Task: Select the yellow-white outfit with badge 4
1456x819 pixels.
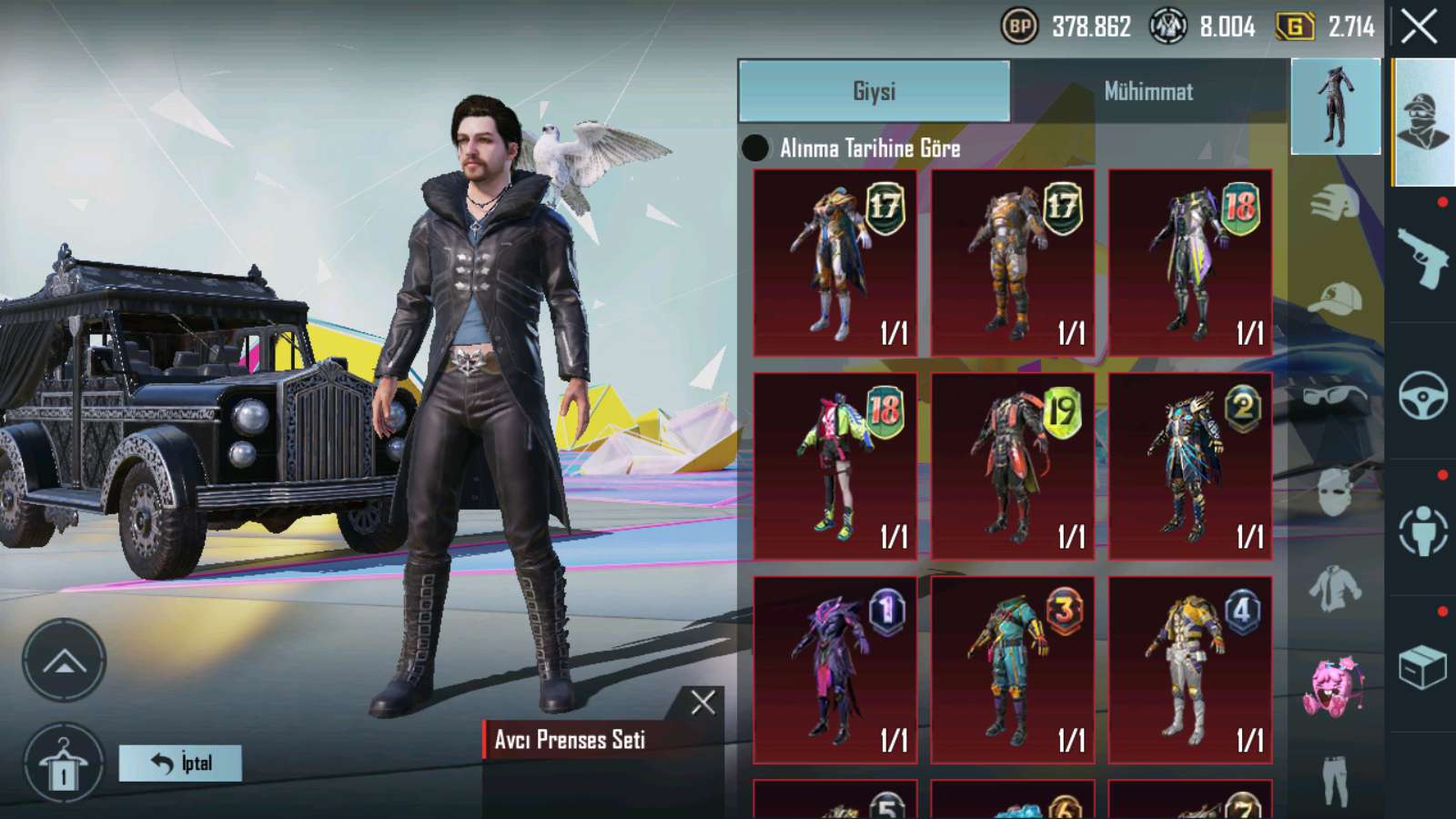Action: click(1189, 670)
